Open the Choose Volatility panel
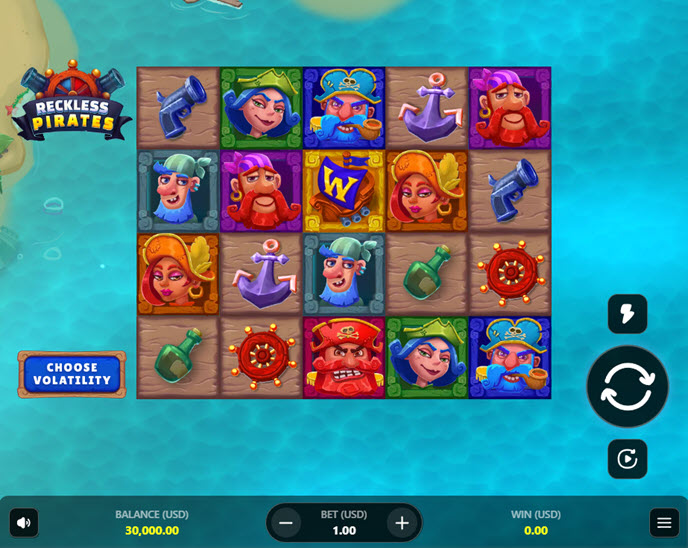Viewport: 688px width, 548px height. click(x=72, y=374)
